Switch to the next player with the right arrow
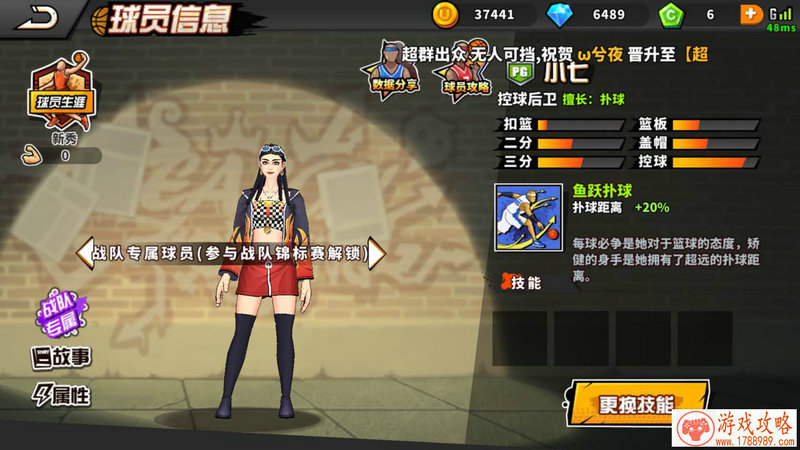Viewport: 800px width, 450px height. point(376,254)
